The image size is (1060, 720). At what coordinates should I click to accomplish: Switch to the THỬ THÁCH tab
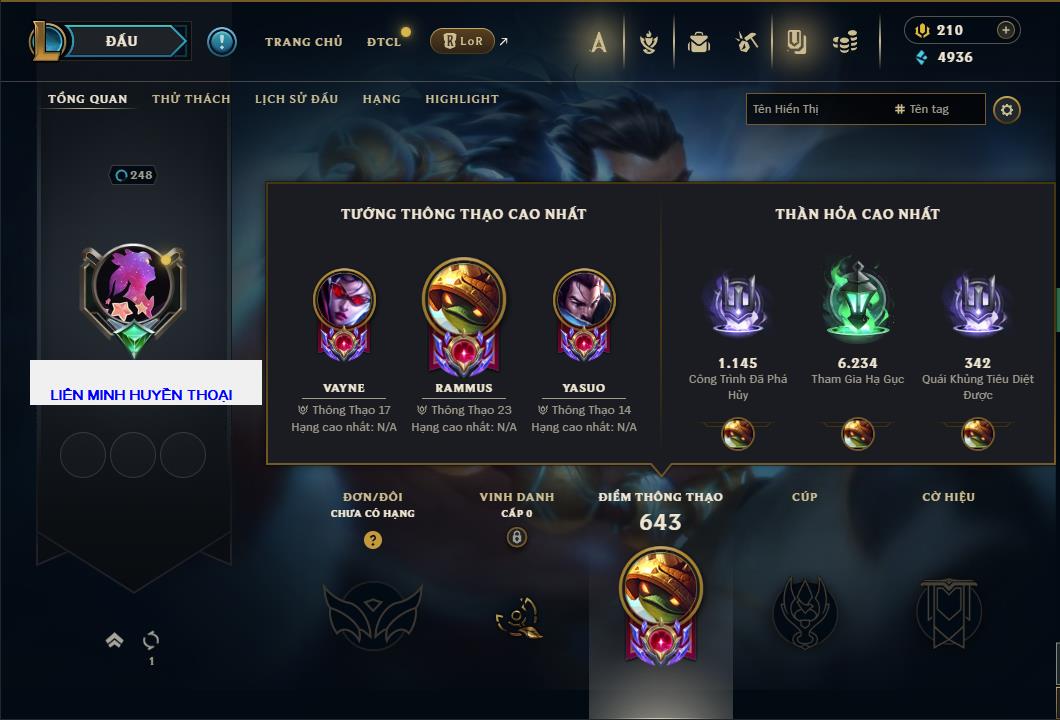coord(191,99)
